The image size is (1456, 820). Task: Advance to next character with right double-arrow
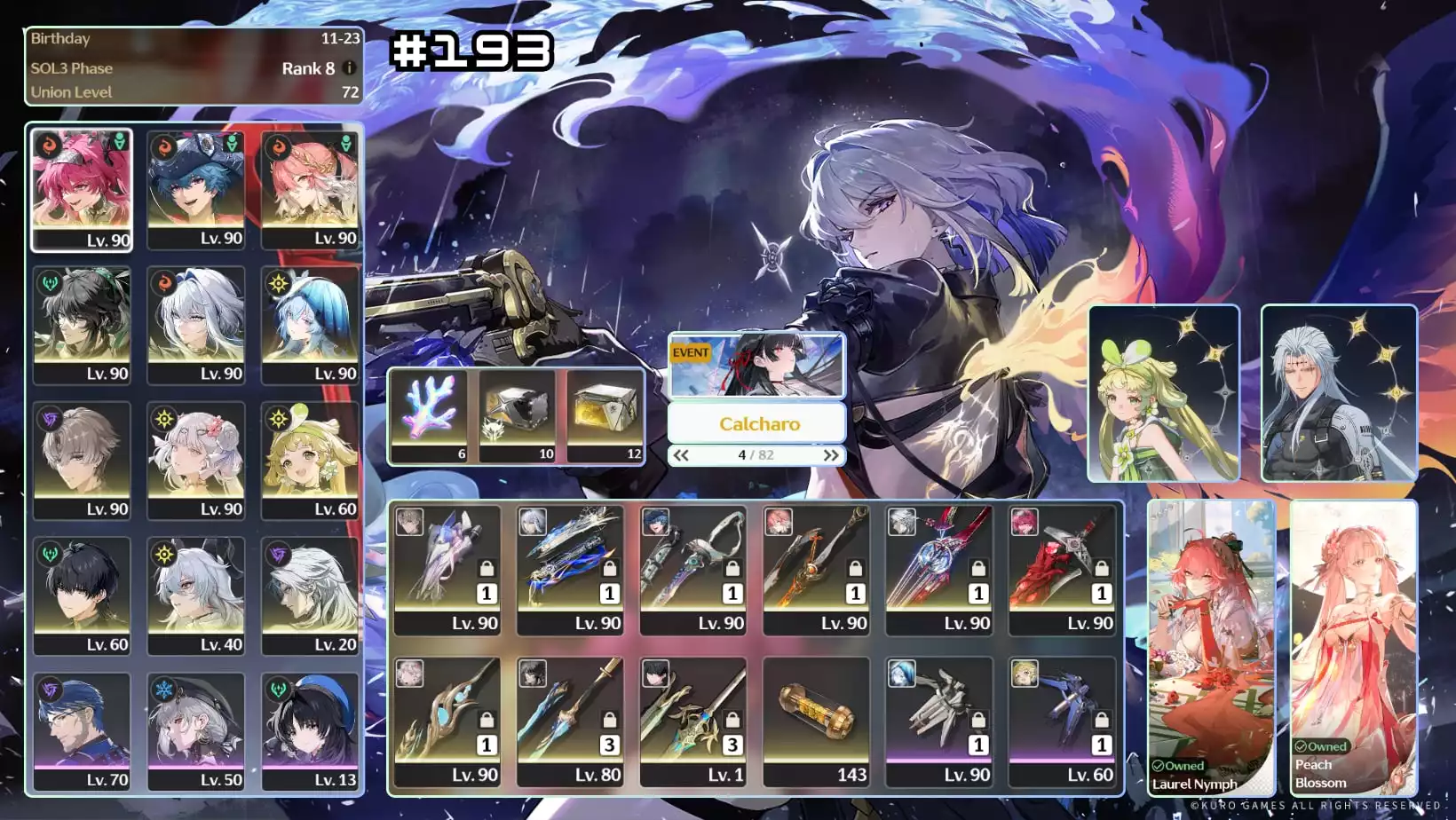click(831, 455)
